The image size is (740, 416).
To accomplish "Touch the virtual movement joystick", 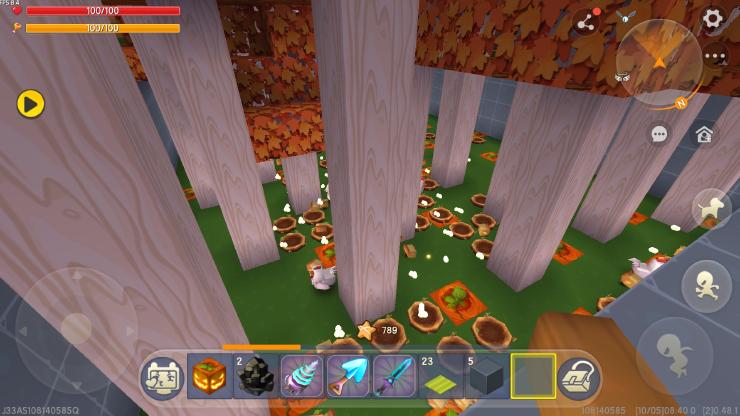I will 76,326.
